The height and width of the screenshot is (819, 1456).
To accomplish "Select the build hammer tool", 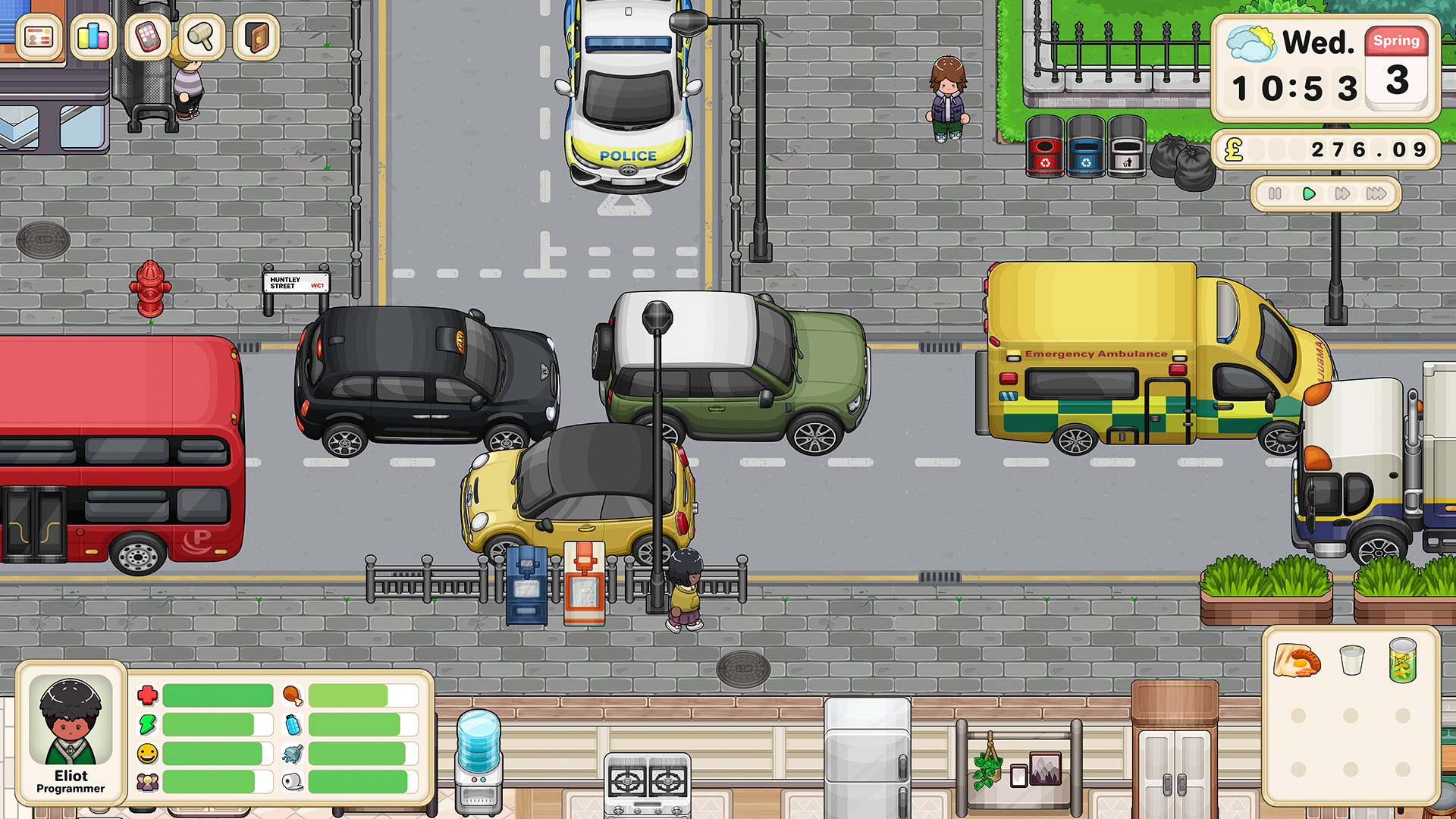I will click(x=201, y=37).
